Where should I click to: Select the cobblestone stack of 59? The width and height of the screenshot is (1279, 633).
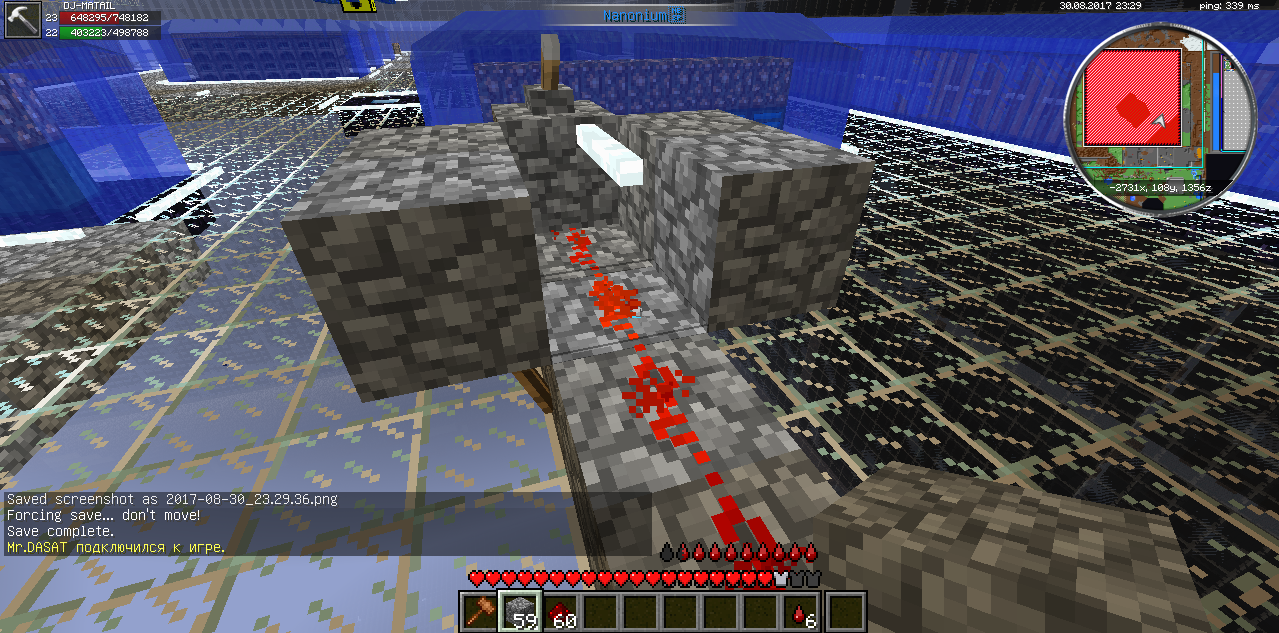click(520, 611)
